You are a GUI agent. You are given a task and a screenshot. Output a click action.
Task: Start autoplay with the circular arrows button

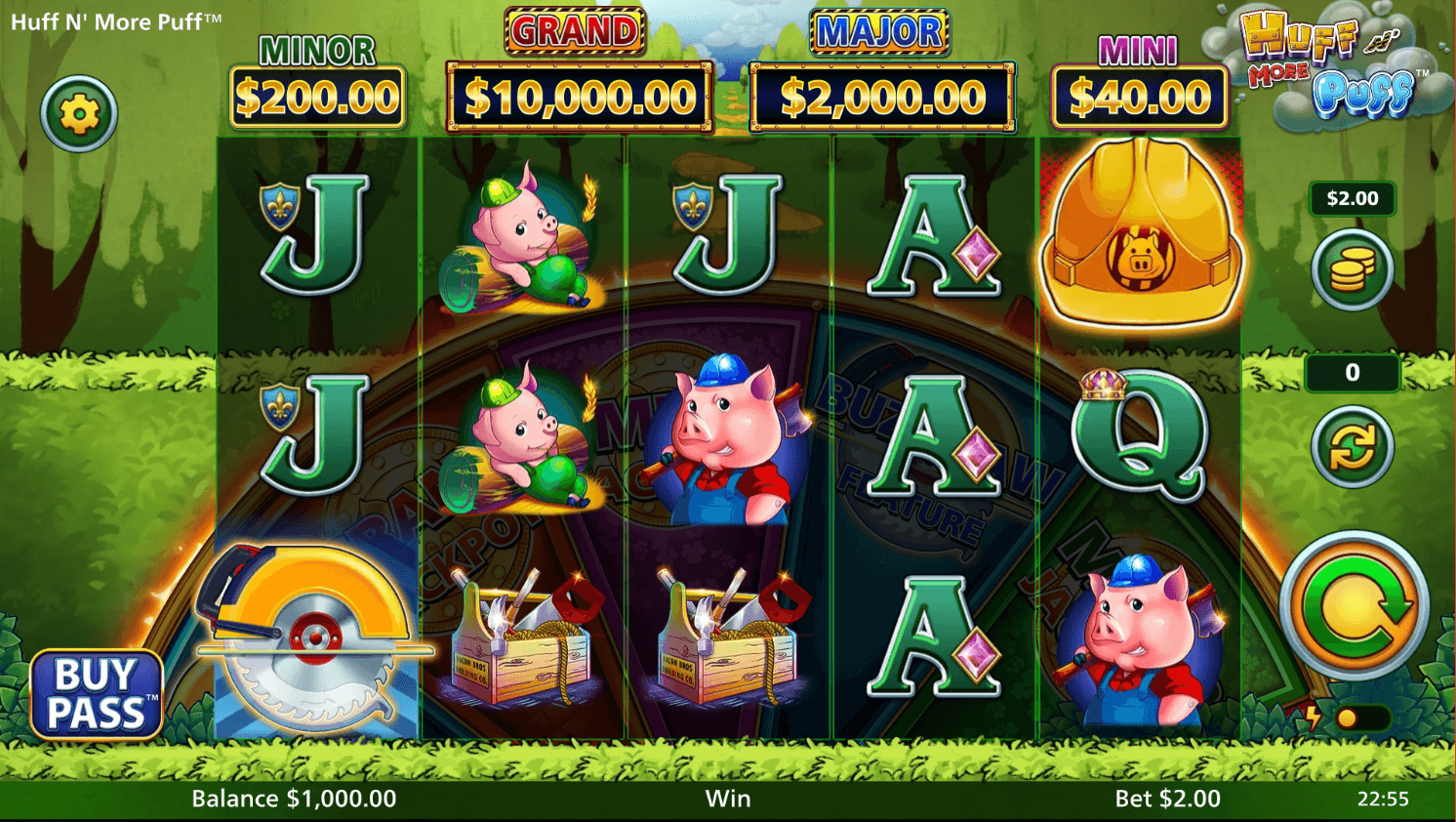pyautogui.click(x=1352, y=447)
